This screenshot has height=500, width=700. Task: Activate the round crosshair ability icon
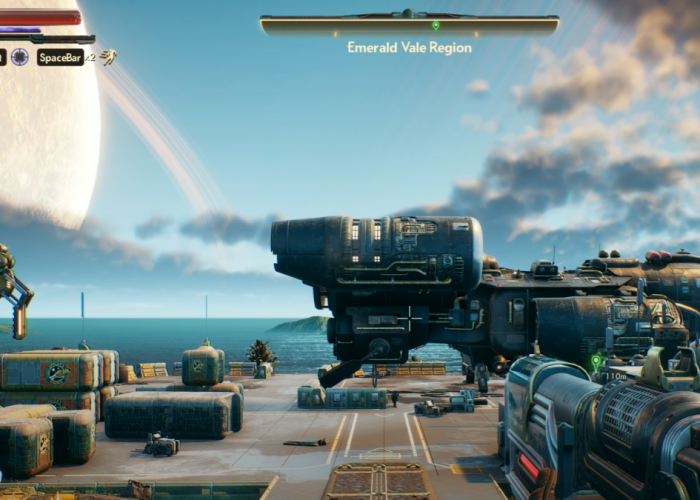(x=20, y=57)
